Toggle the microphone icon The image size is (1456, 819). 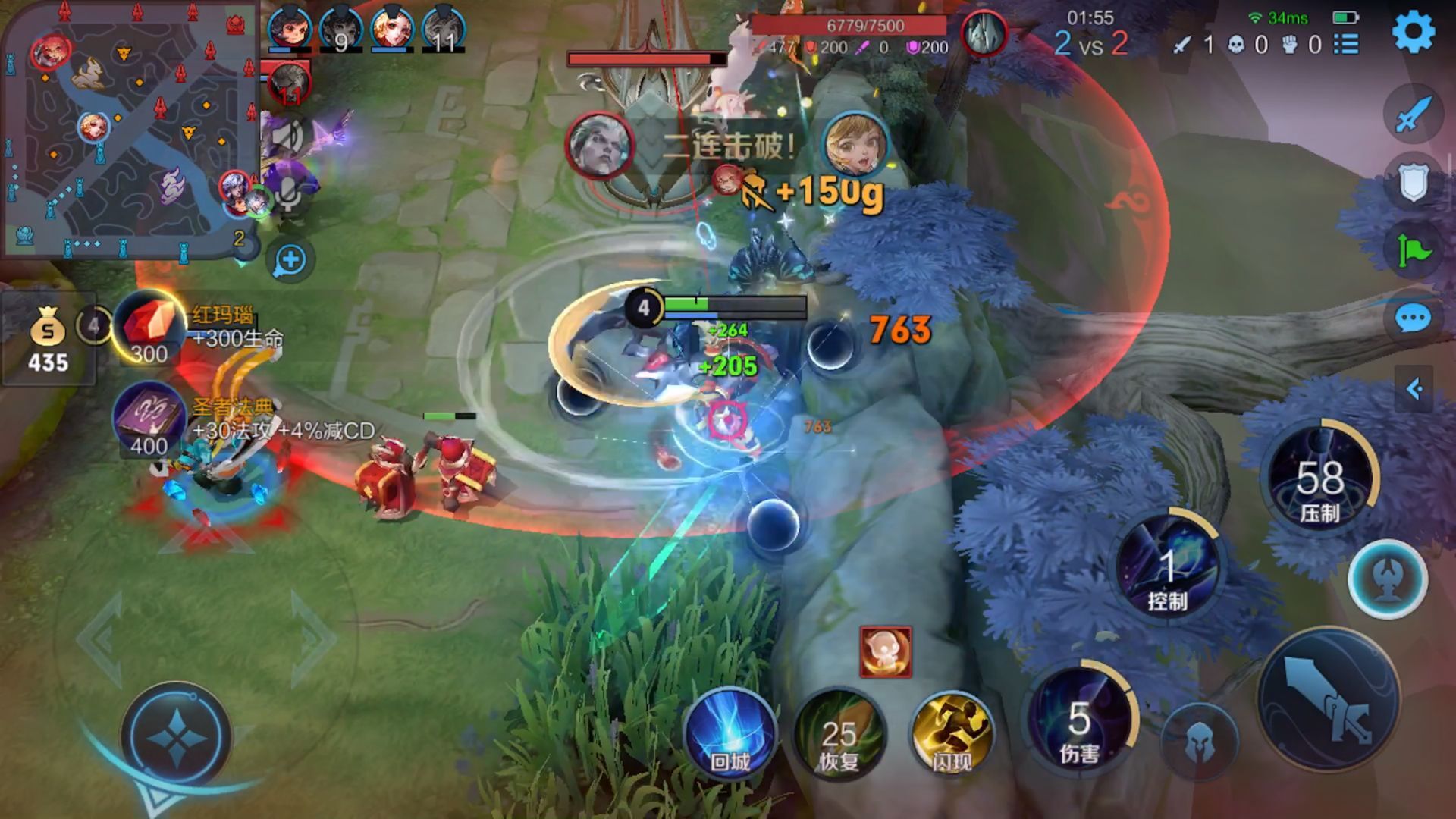(288, 196)
